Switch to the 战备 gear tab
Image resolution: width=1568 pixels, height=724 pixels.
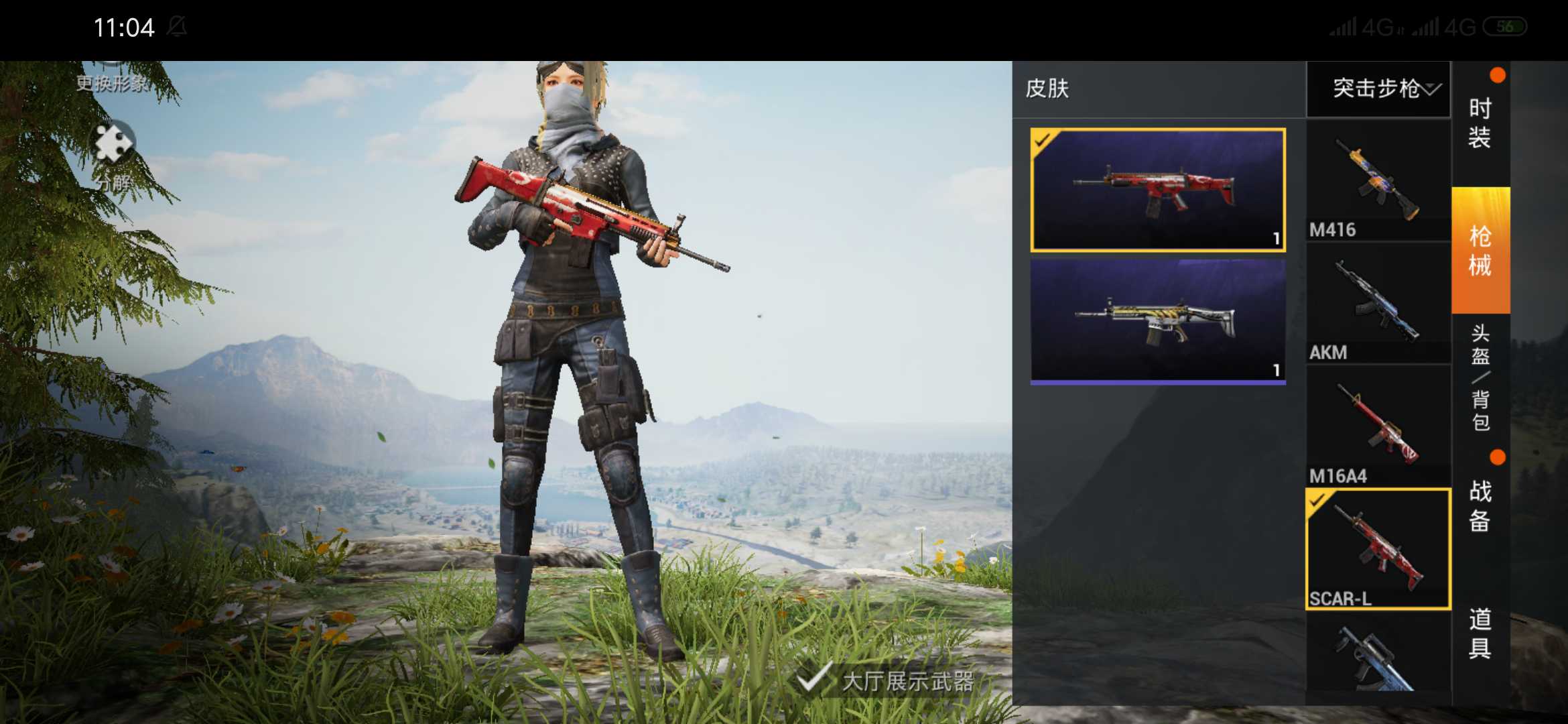(x=1480, y=506)
